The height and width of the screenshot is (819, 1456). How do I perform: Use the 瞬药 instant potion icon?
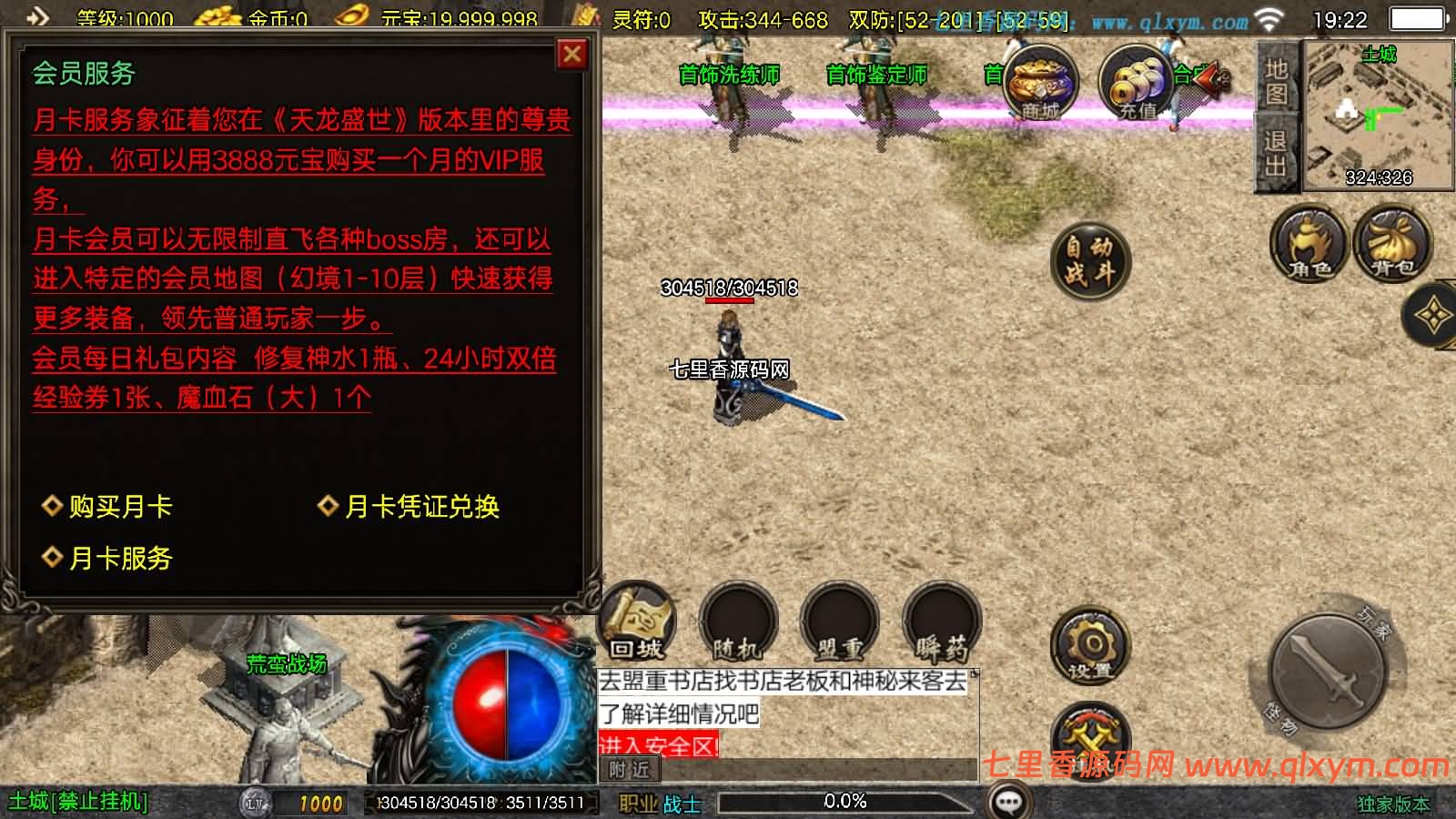[942, 623]
